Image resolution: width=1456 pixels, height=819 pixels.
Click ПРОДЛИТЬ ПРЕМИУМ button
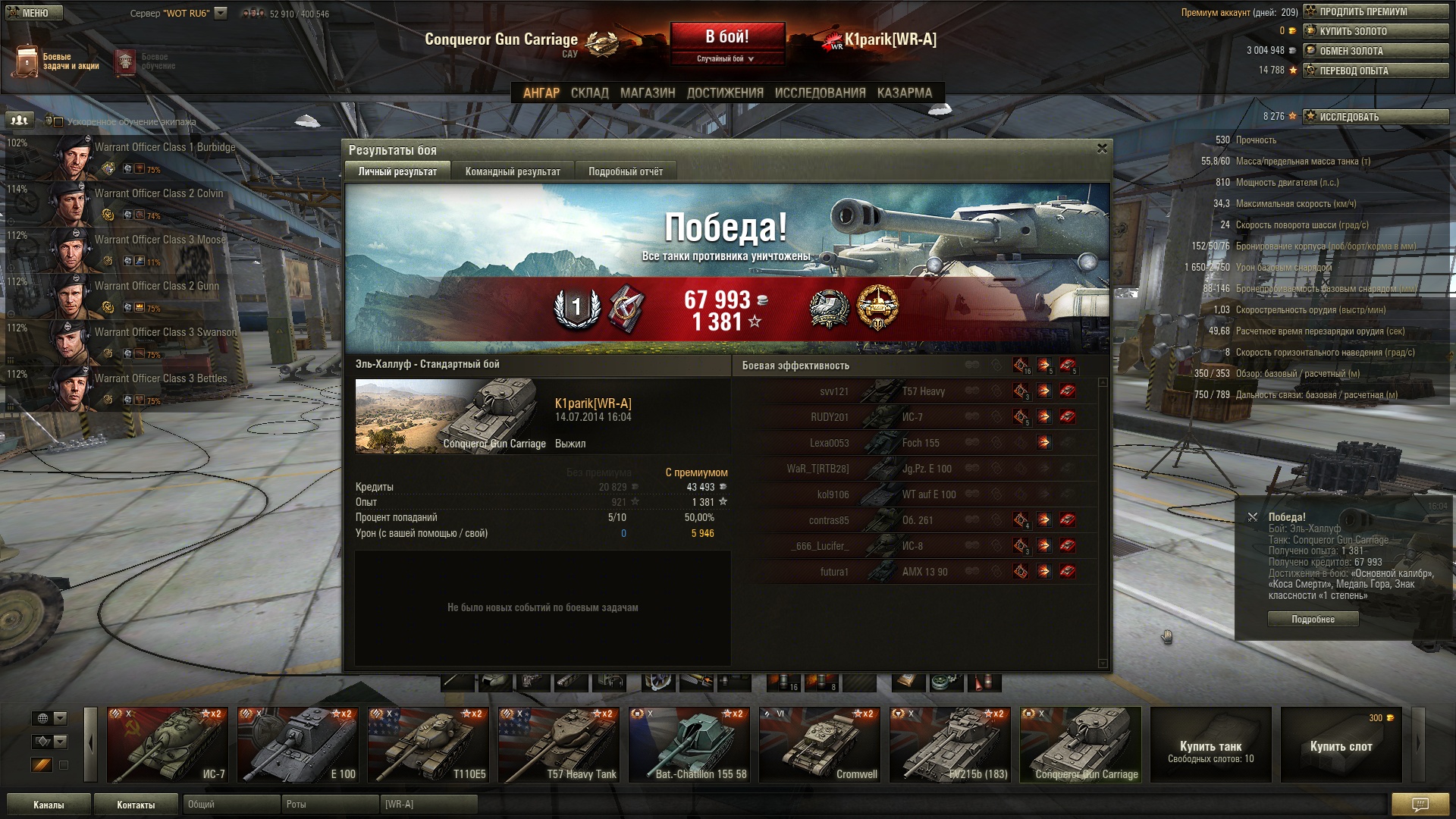click(x=1375, y=11)
